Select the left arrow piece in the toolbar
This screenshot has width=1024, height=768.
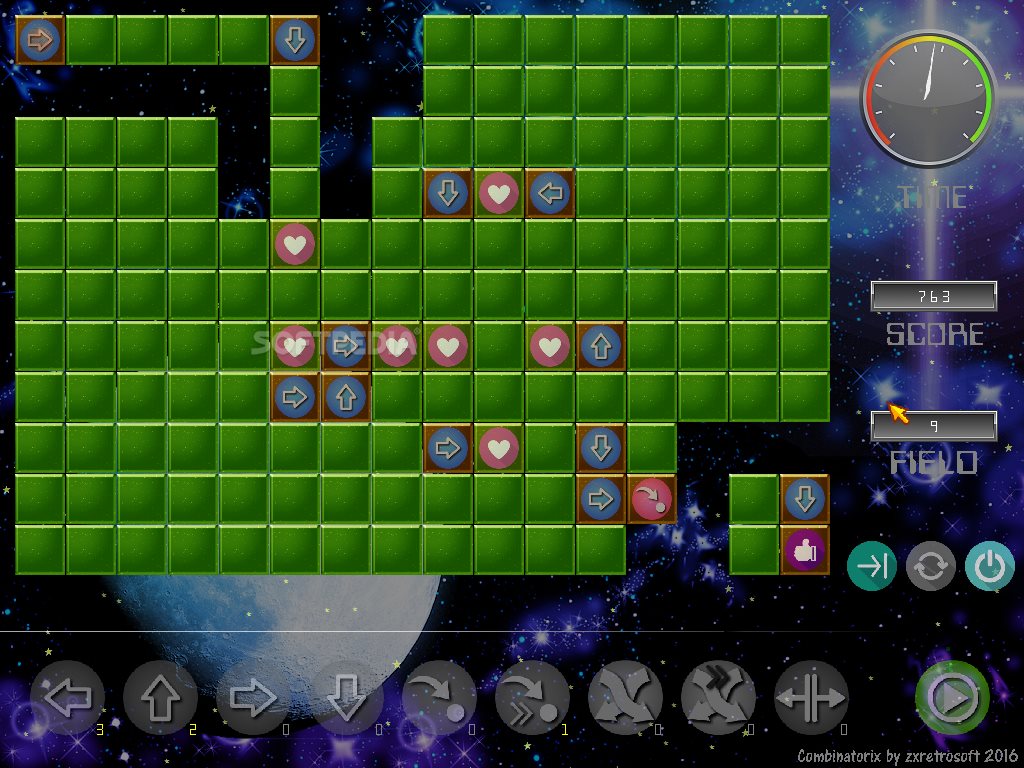[x=67, y=697]
